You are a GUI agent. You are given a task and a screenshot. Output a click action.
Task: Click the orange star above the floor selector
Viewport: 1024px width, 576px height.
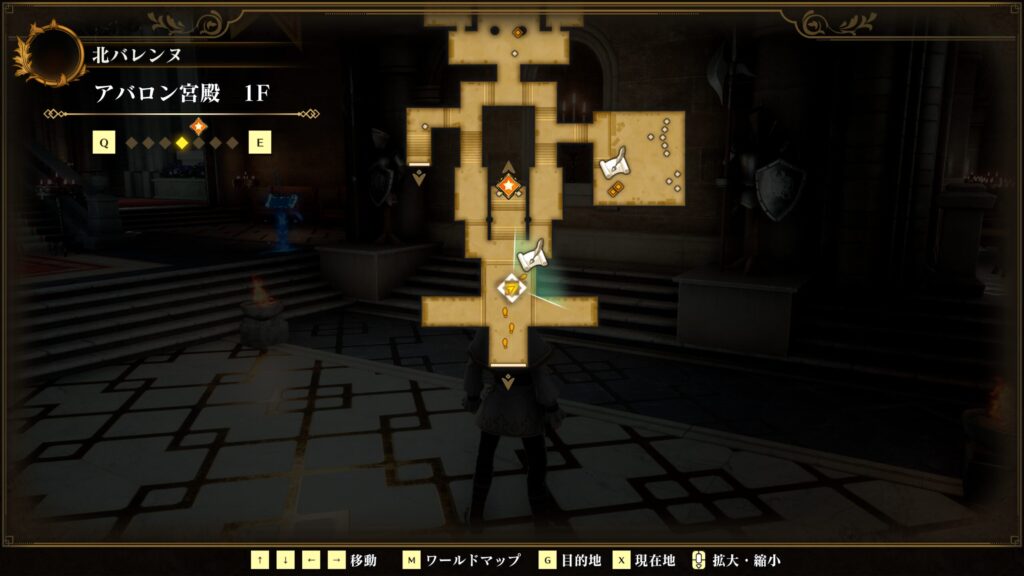(198, 126)
